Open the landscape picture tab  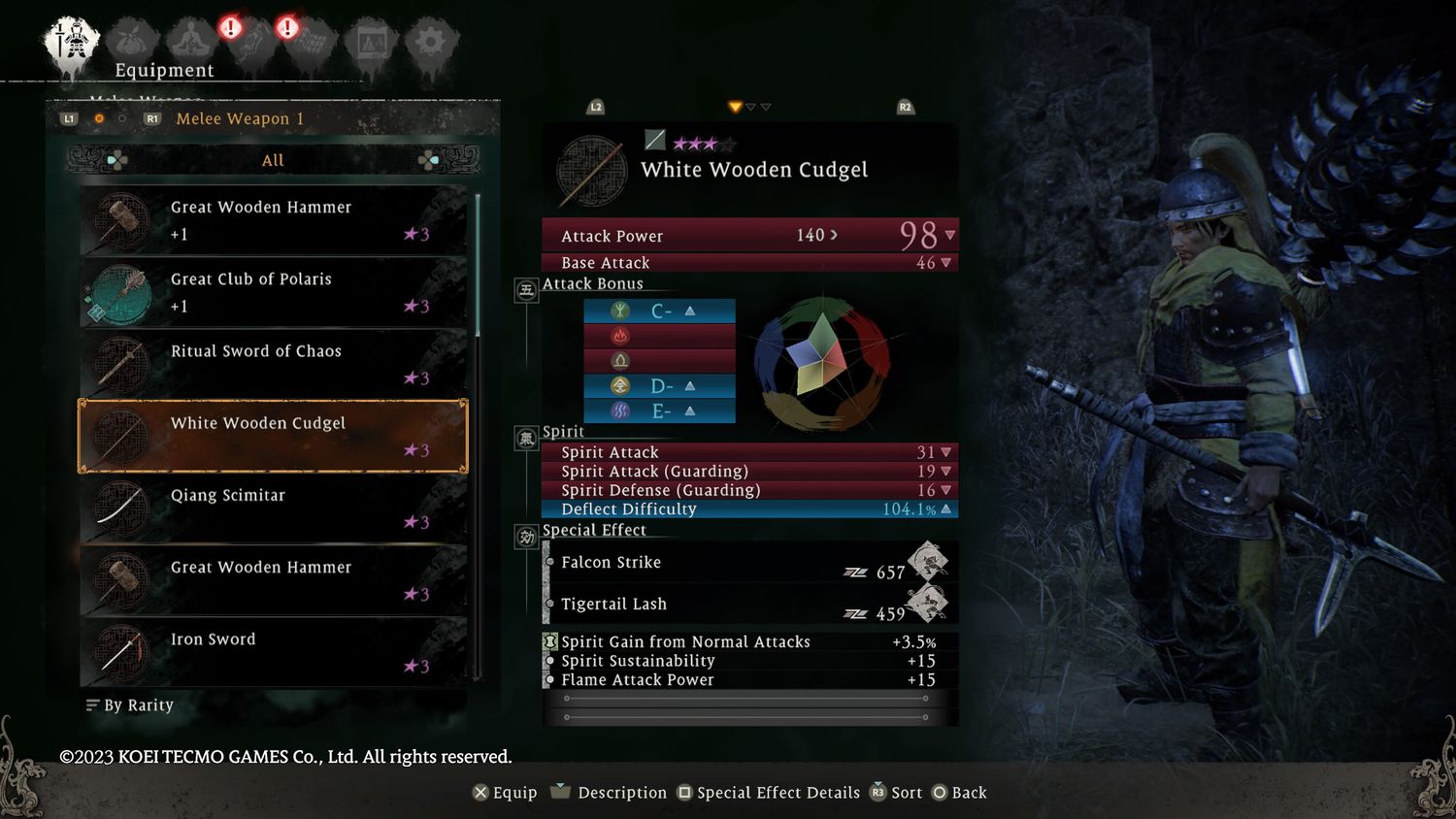pos(372,43)
